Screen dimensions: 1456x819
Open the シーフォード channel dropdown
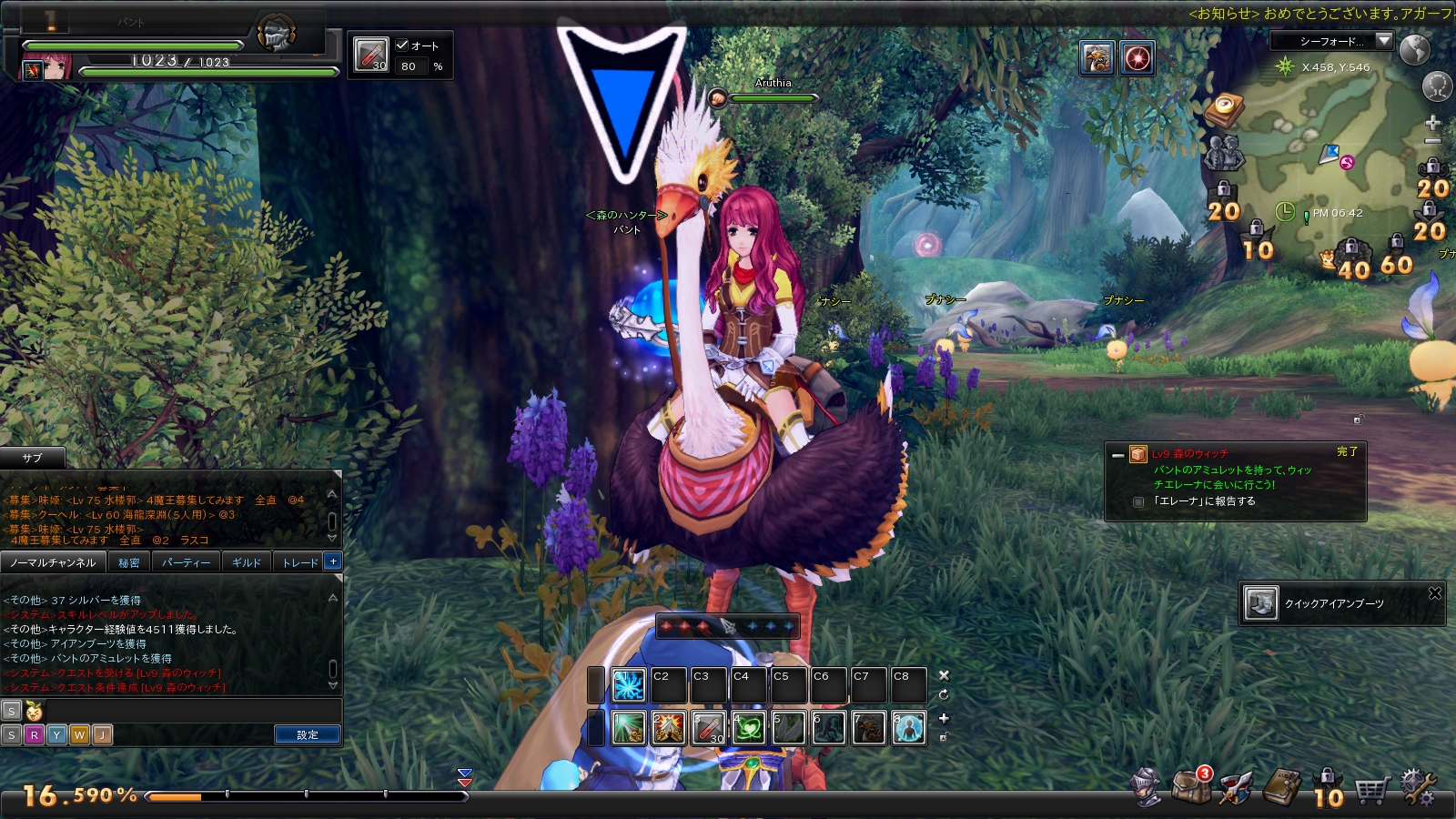(x=1384, y=41)
